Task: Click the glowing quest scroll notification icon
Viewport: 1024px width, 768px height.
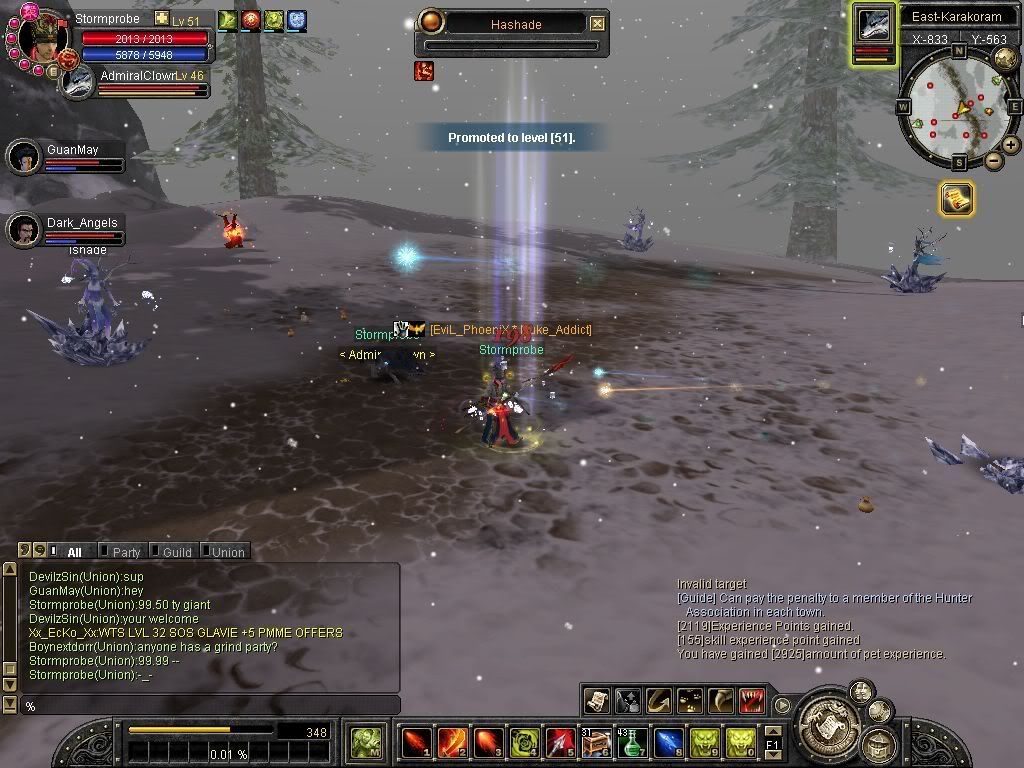Action: tap(956, 199)
